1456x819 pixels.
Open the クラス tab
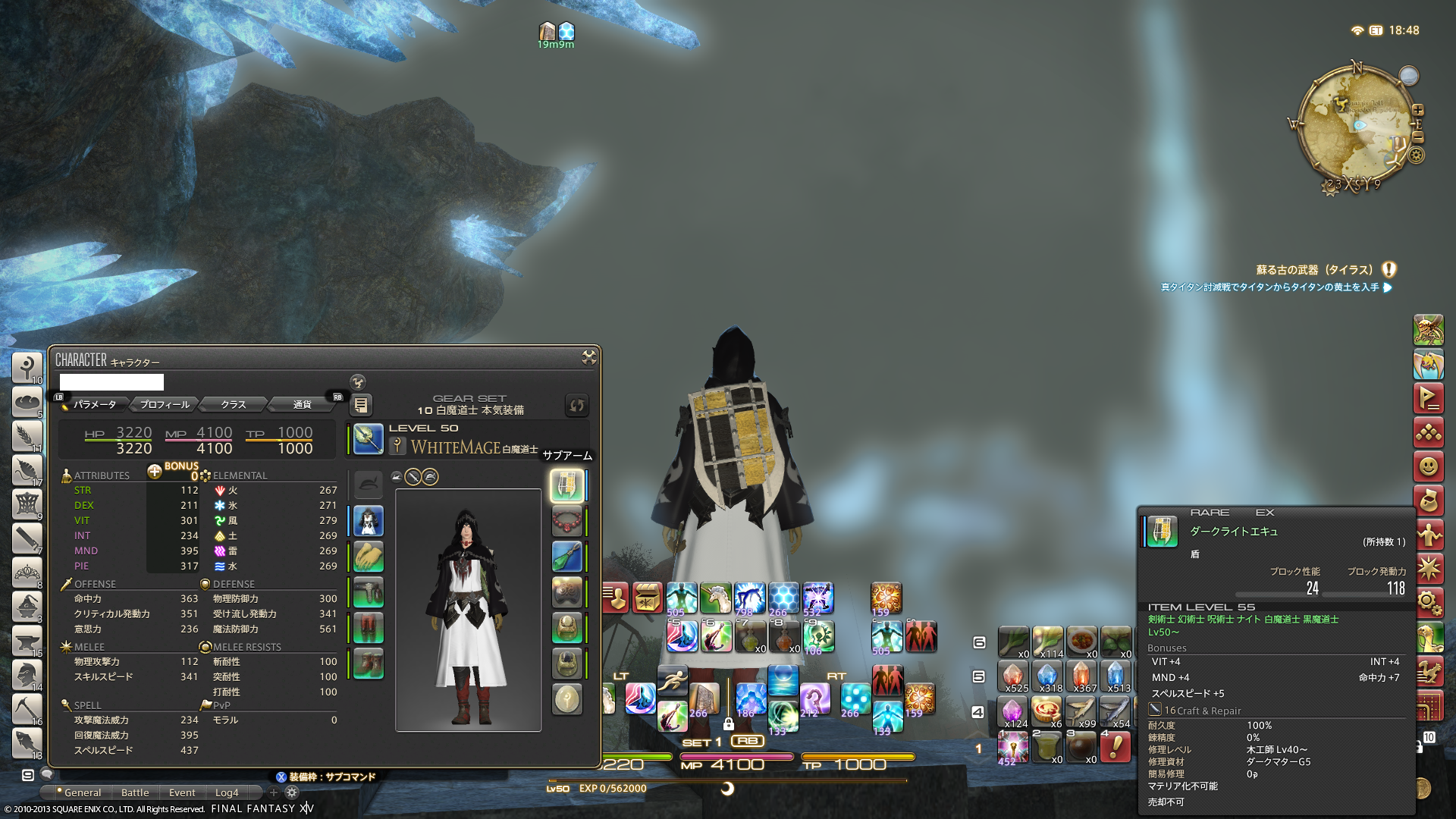pyautogui.click(x=234, y=404)
